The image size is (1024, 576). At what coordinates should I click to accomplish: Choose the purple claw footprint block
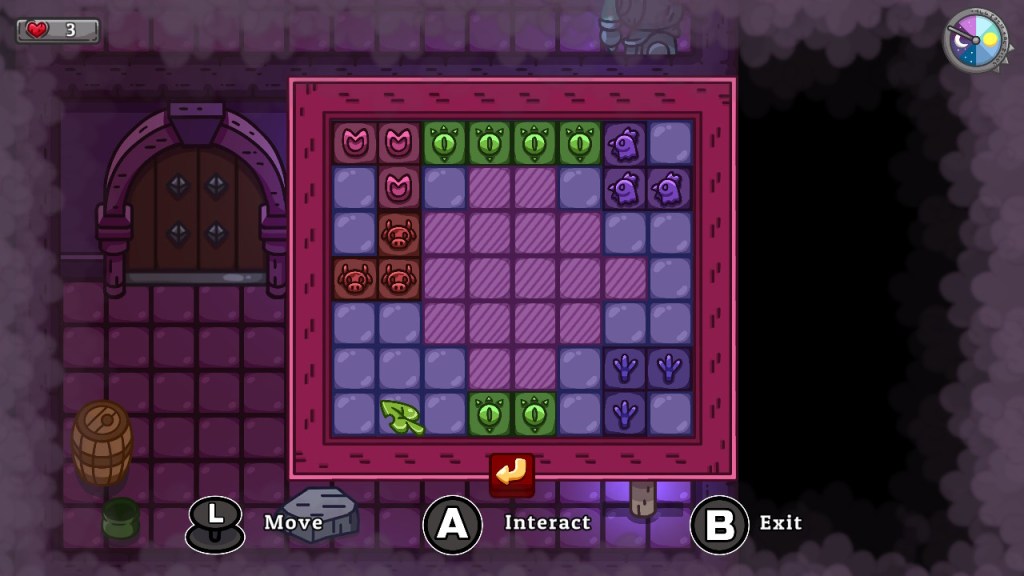pos(626,368)
